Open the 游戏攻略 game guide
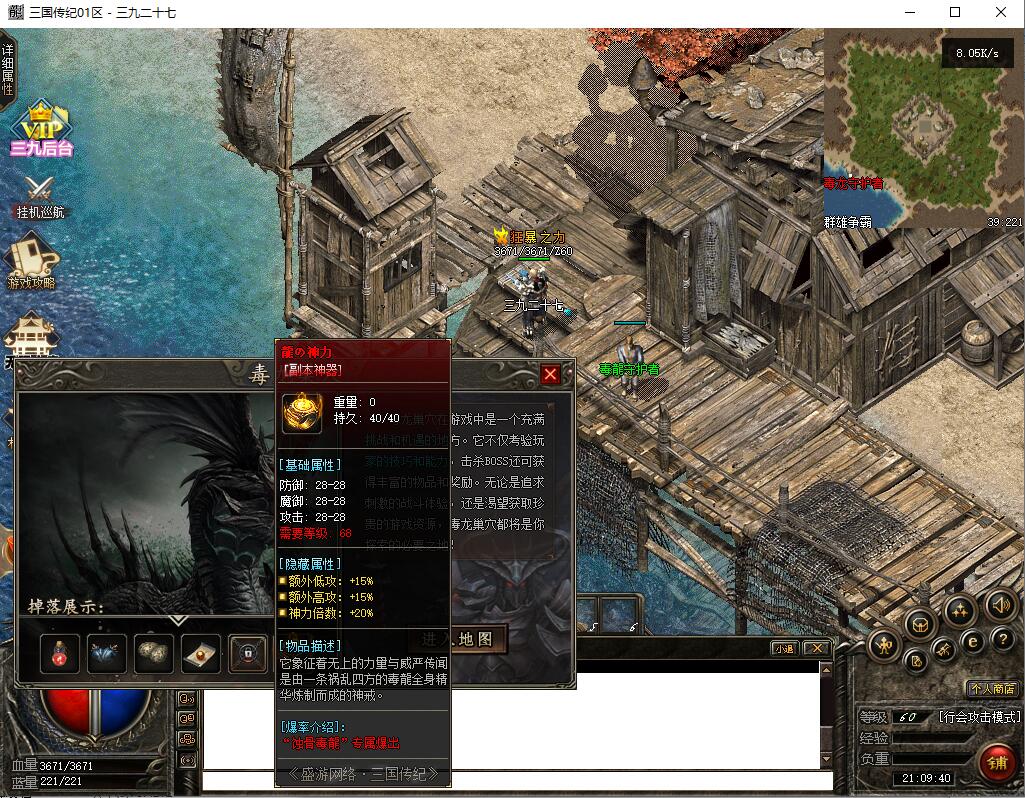 tap(32, 262)
